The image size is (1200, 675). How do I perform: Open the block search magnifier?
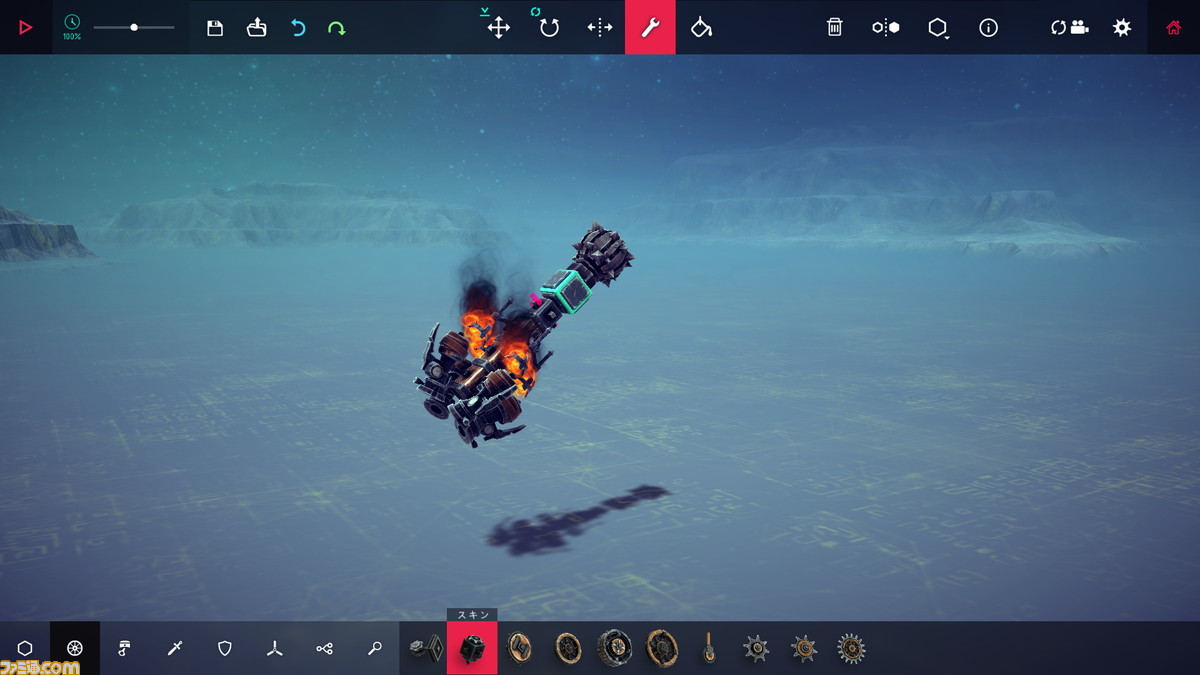(x=375, y=648)
